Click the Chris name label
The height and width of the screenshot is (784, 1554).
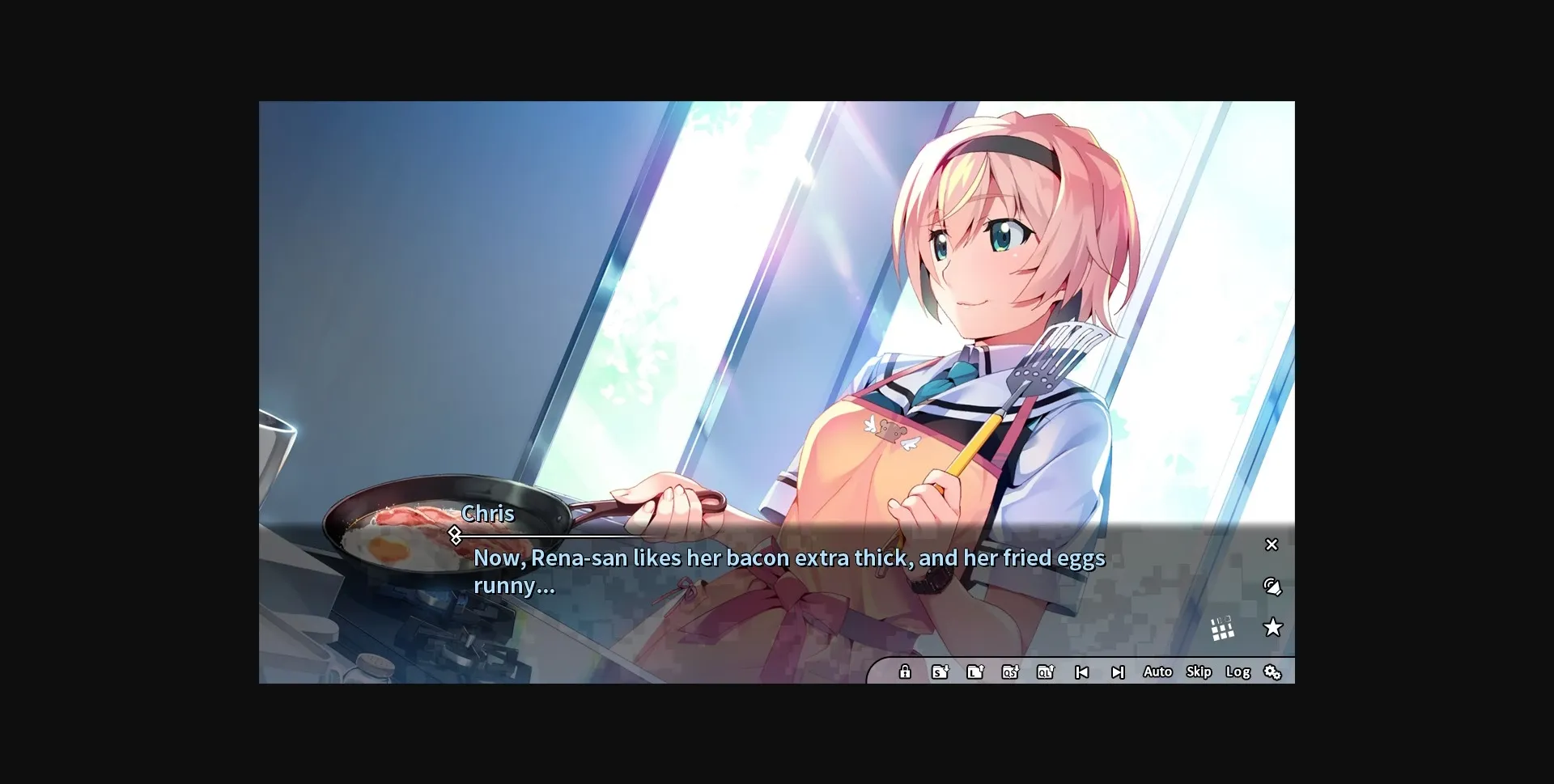(x=488, y=513)
